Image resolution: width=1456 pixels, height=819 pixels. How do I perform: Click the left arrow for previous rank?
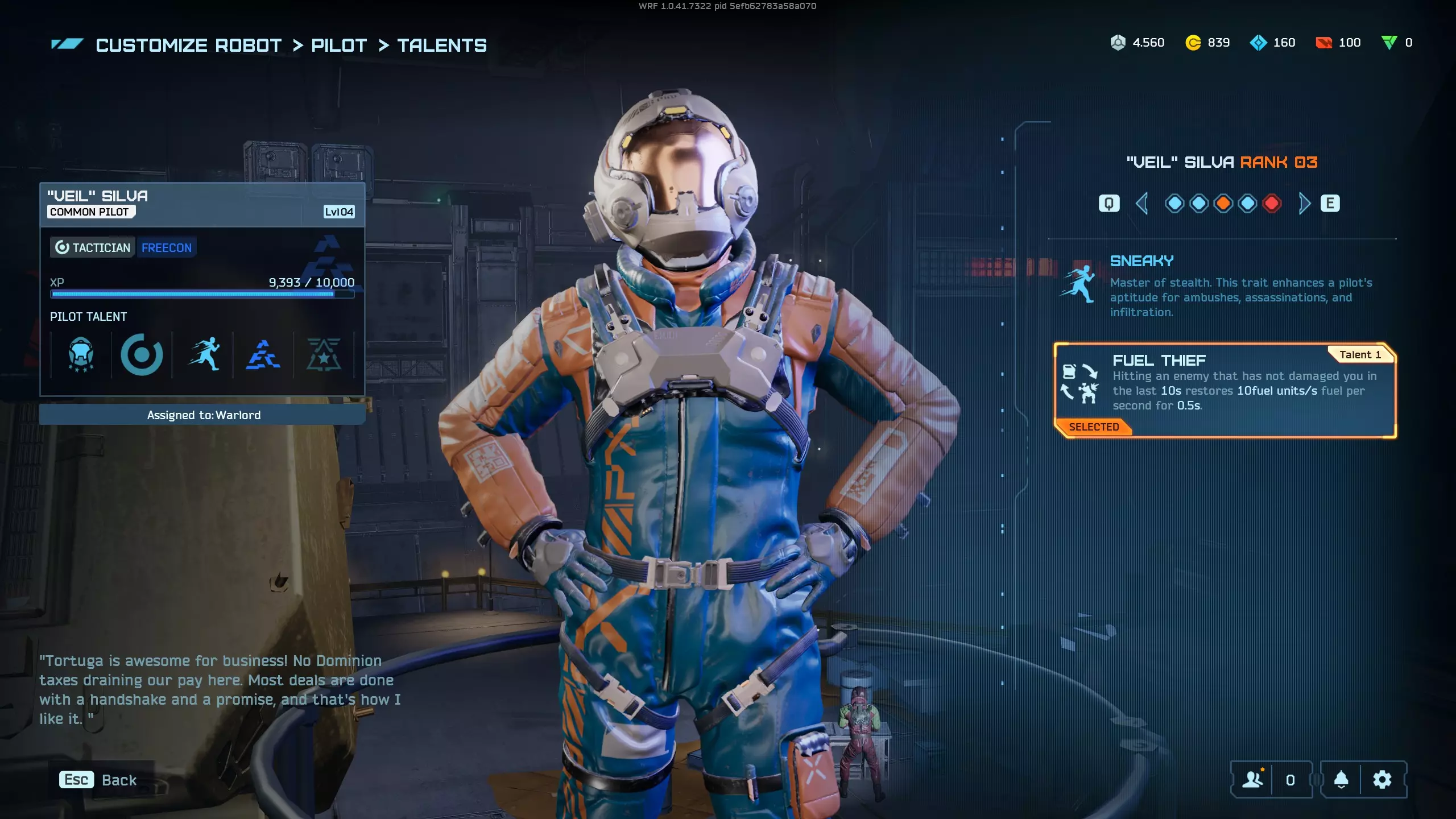1141,204
